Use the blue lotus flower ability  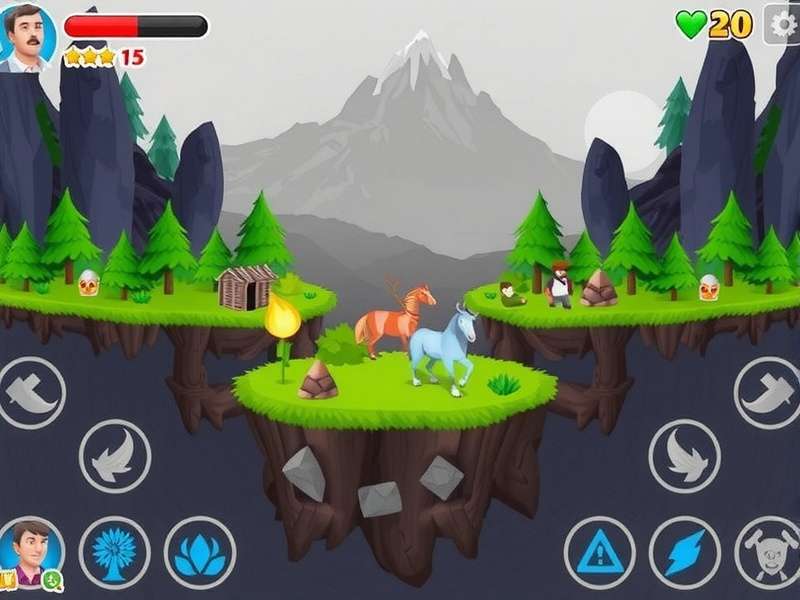coord(200,552)
